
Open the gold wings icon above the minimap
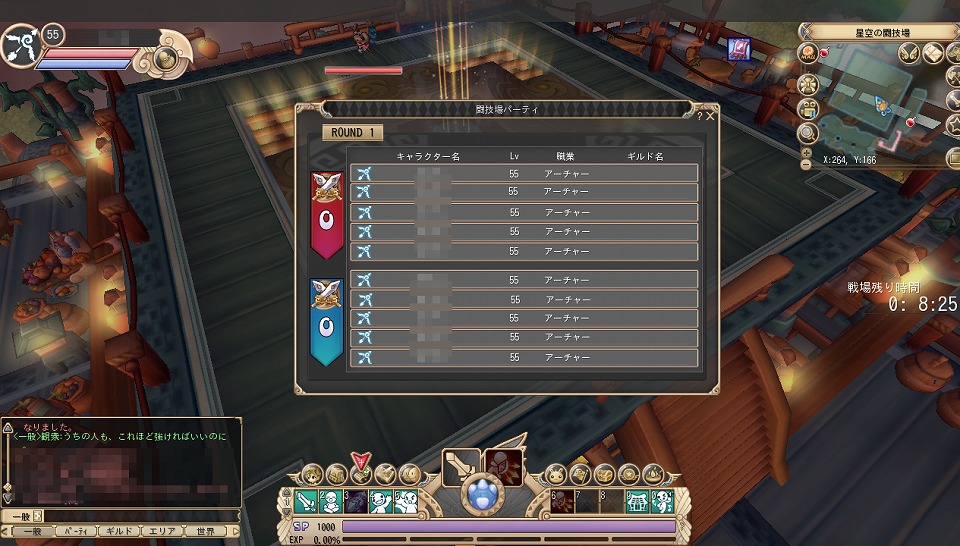[x=908, y=53]
